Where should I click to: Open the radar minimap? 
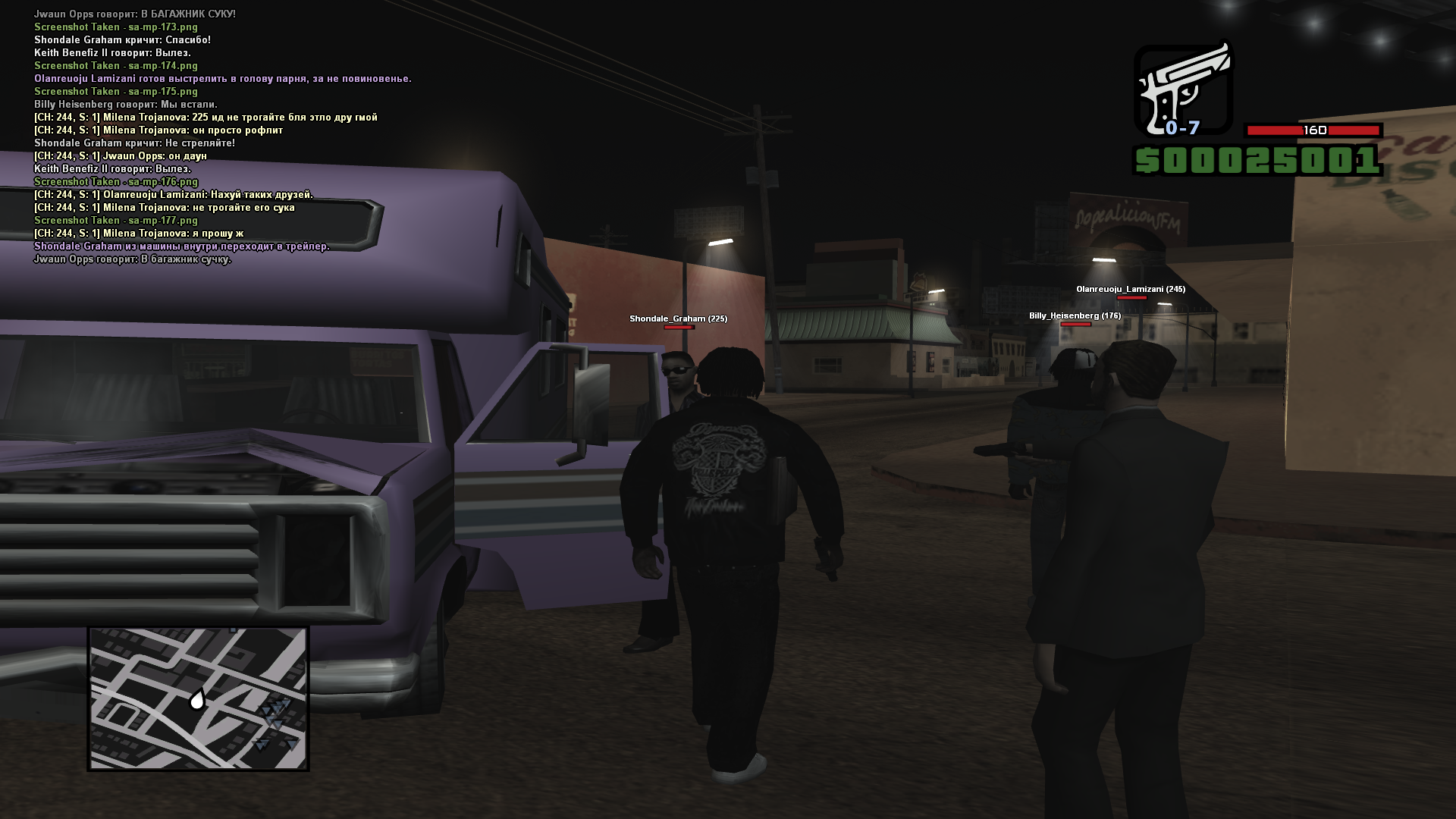[198, 698]
